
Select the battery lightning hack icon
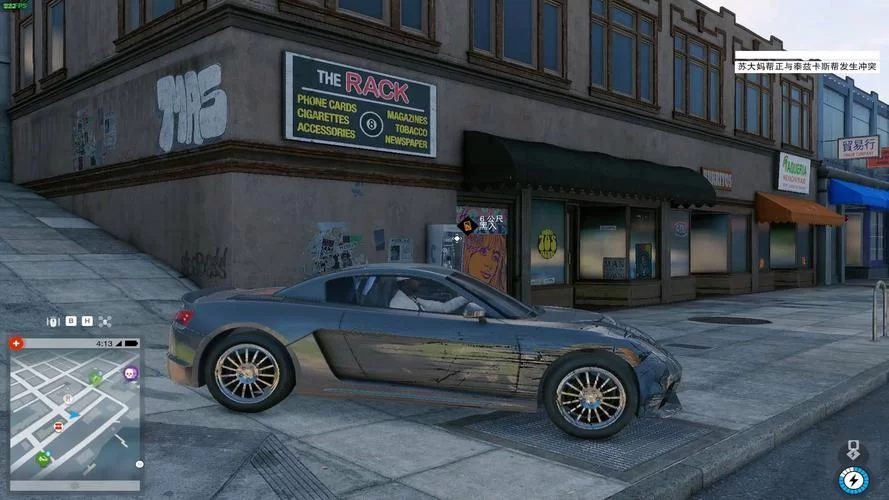coord(853,449)
